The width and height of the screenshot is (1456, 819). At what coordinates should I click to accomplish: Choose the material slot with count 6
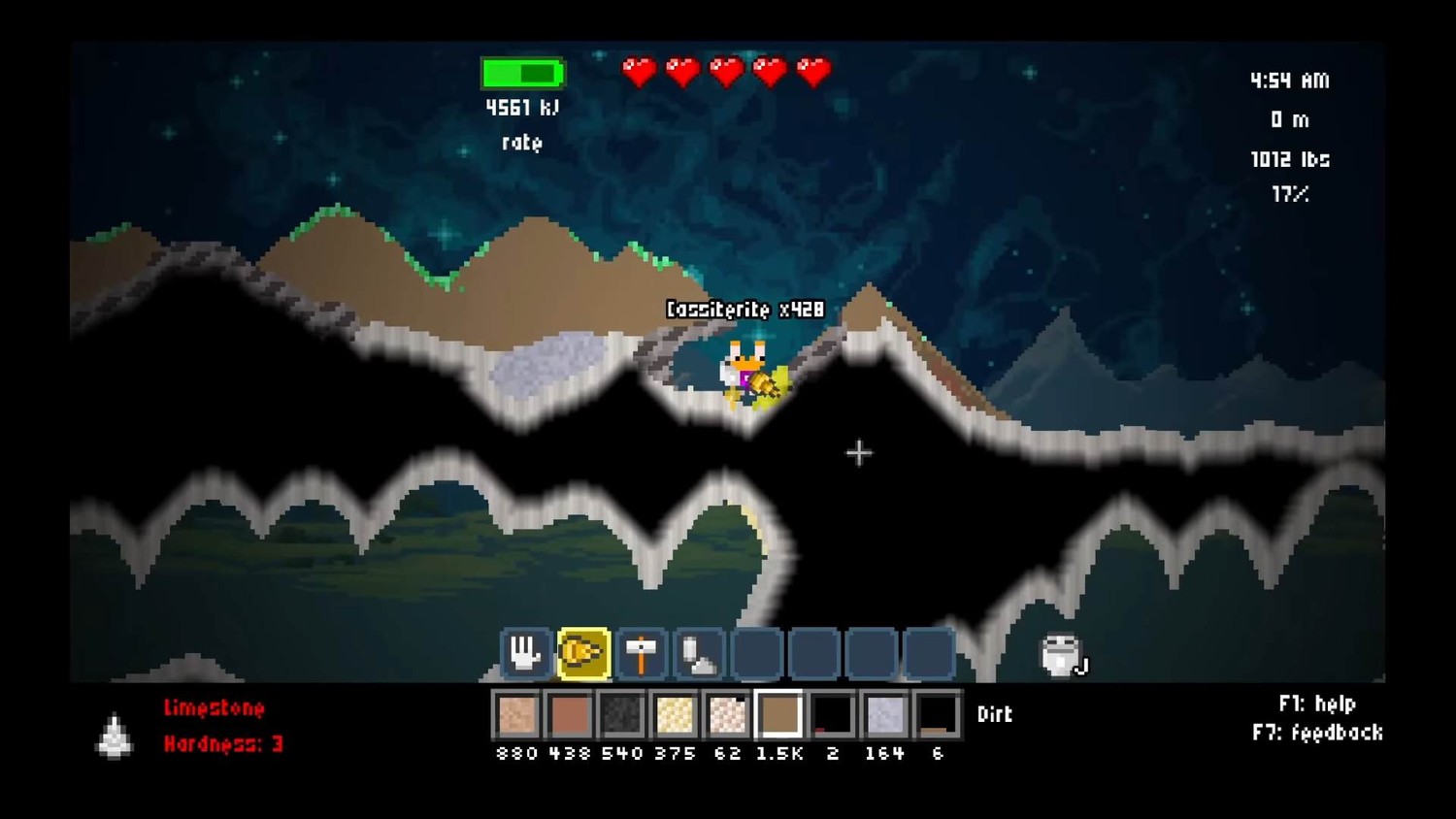pos(937,715)
